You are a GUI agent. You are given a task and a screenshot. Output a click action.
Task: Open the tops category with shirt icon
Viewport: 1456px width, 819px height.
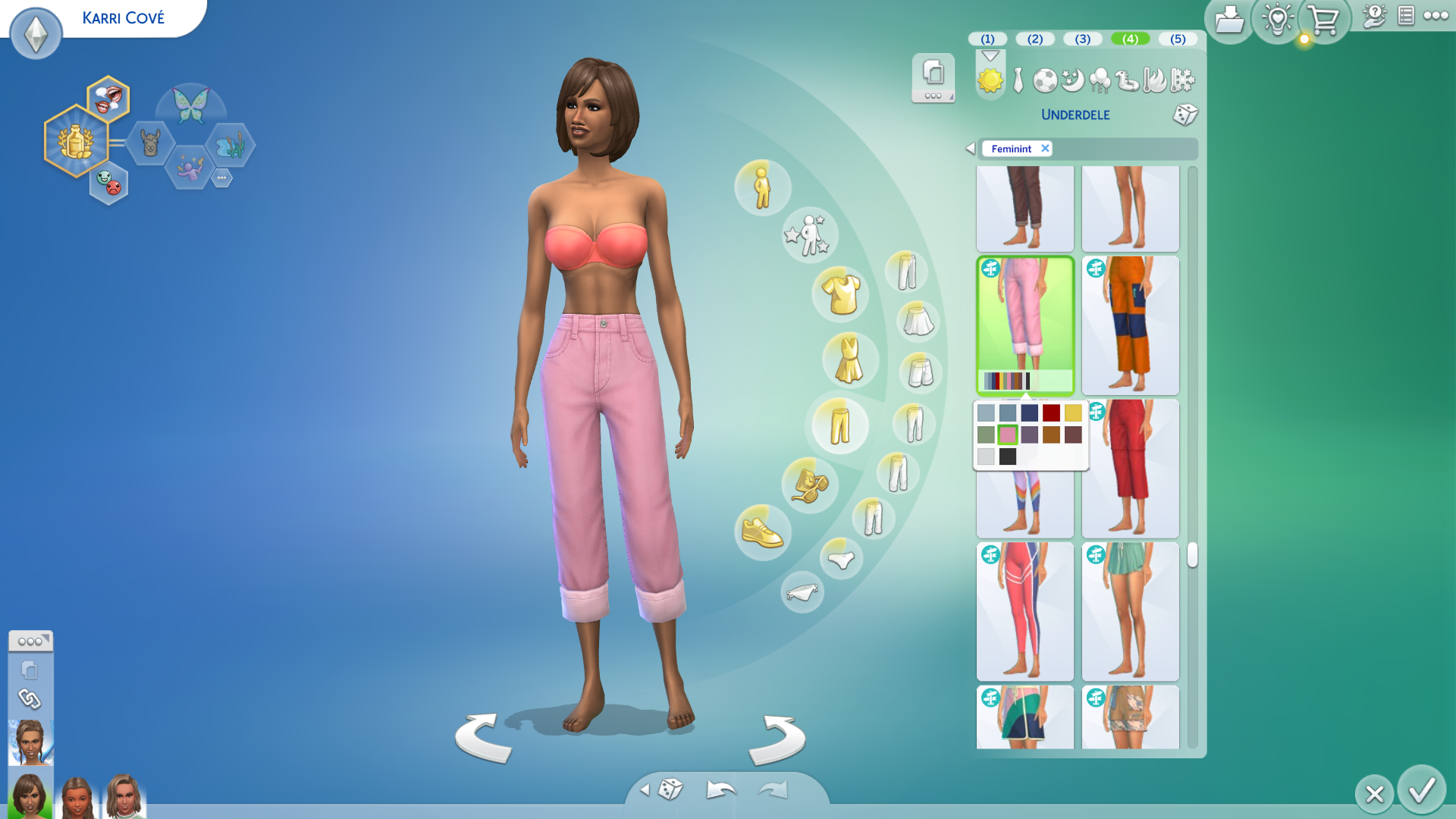click(x=841, y=294)
